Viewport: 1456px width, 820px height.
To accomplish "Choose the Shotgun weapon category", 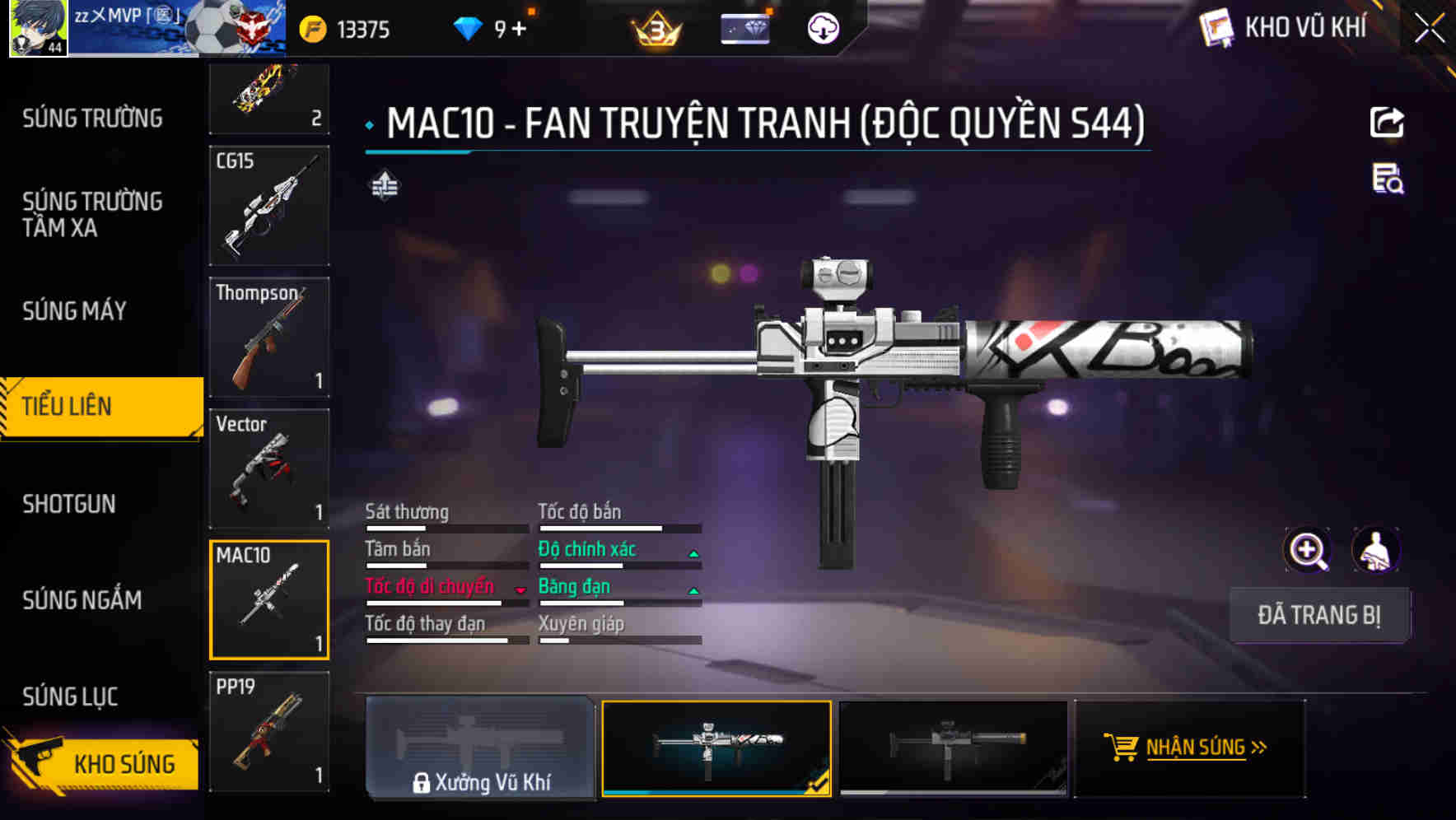I will point(69,504).
